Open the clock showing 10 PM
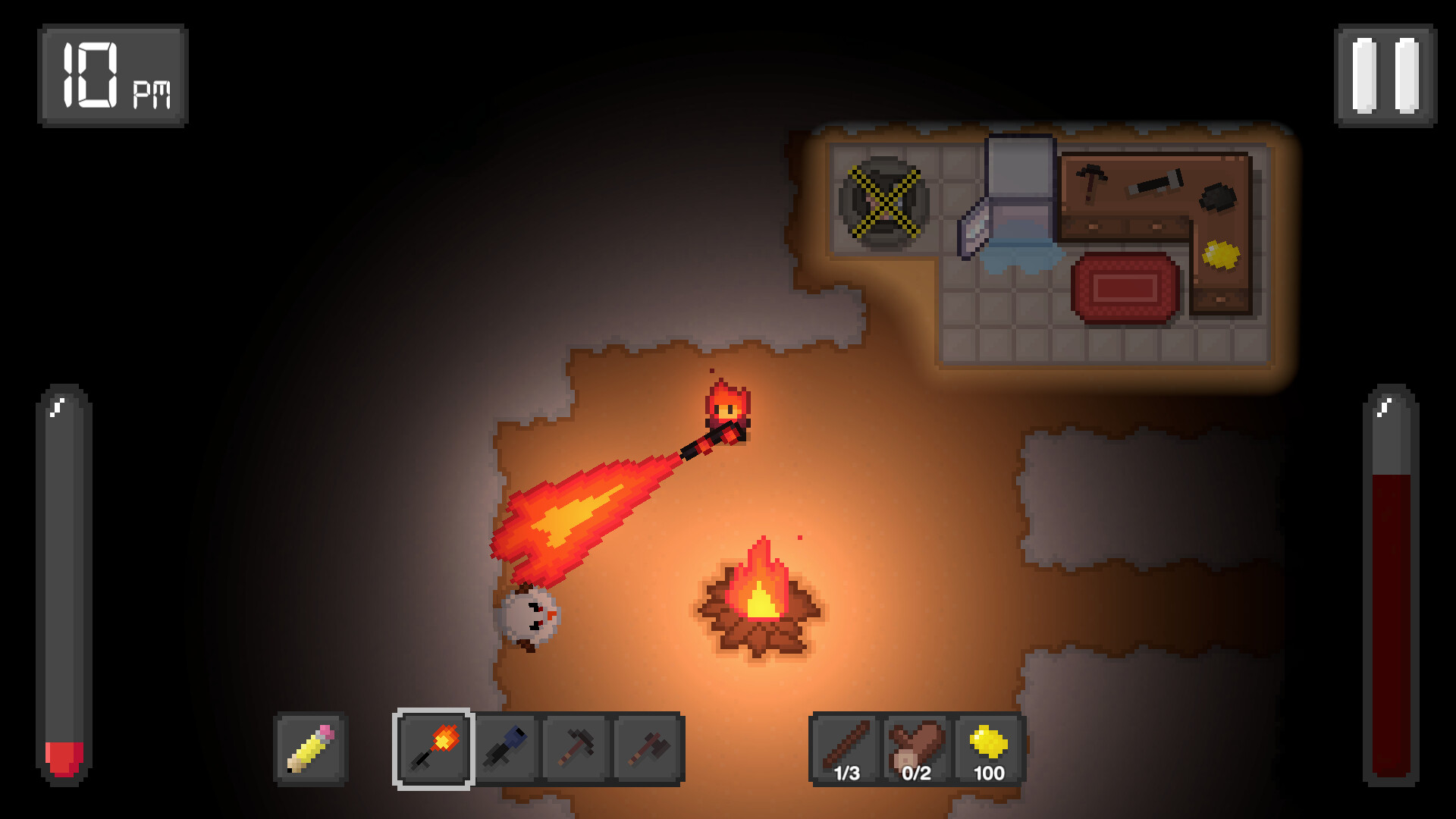This screenshot has height=819, width=1456. point(114,72)
